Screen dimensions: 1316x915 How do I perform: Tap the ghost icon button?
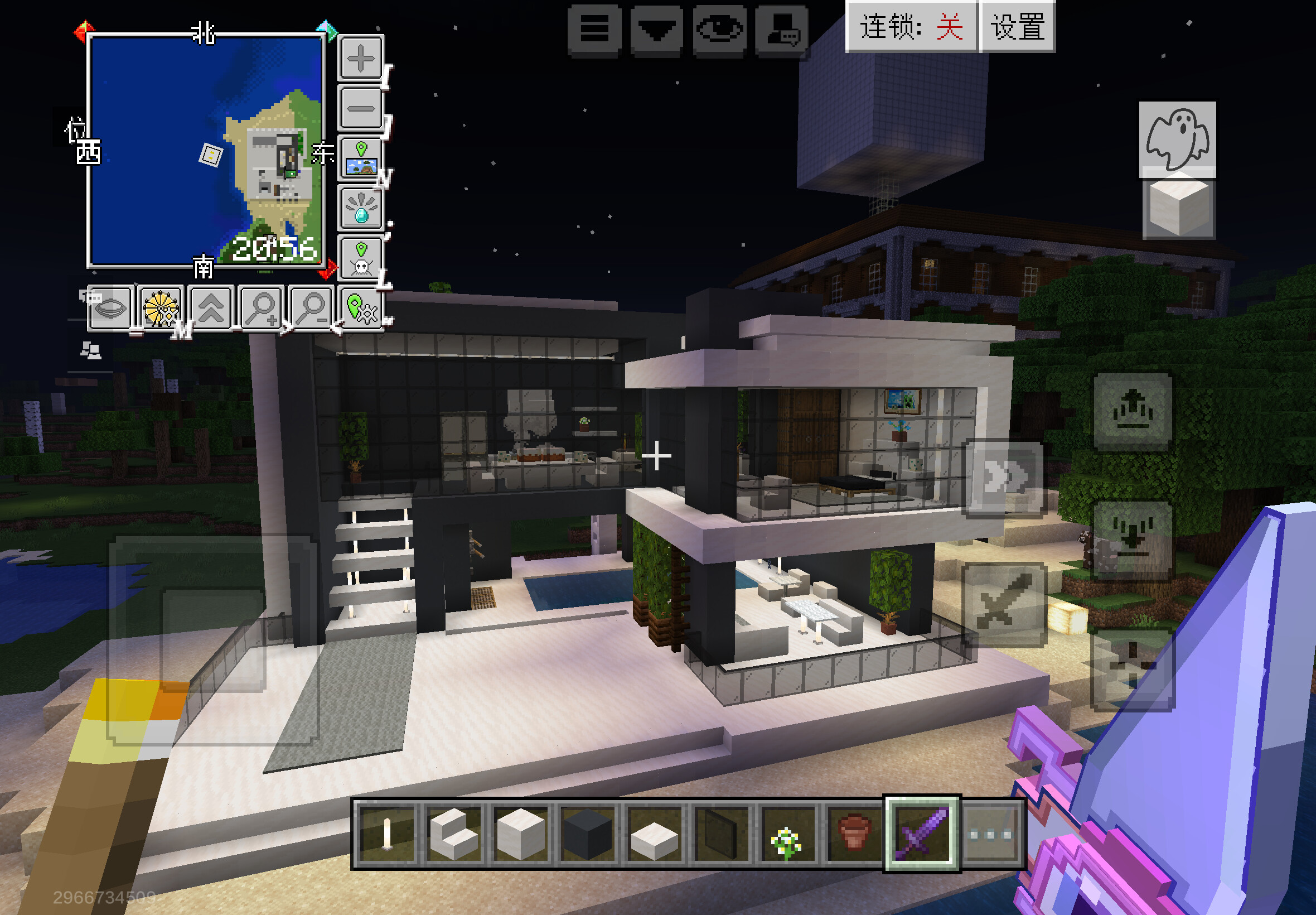point(1177,138)
